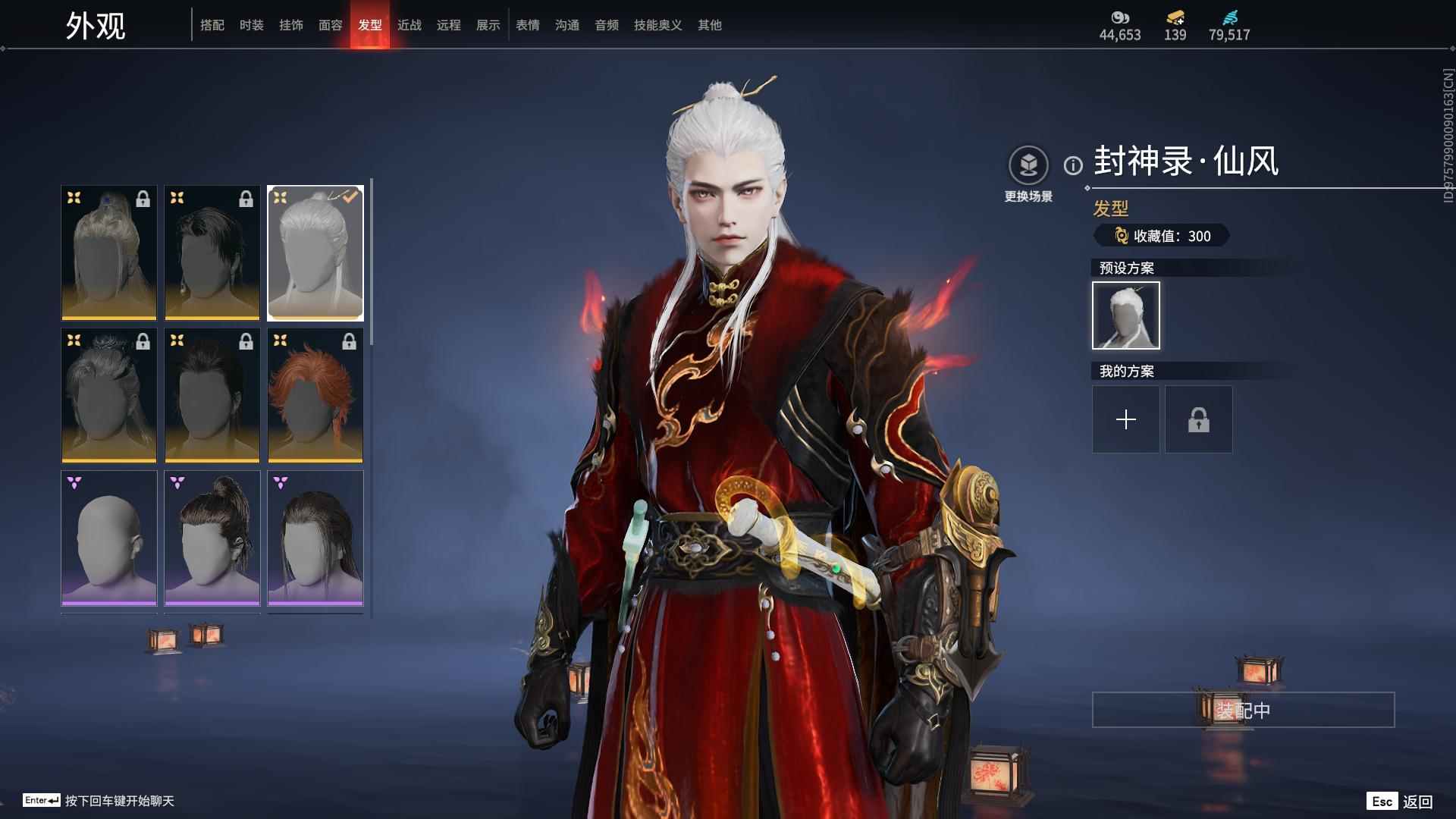Image resolution: width=1456 pixels, height=819 pixels.
Task: Switch to the 远程 ranged tab
Action: point(449,25)
